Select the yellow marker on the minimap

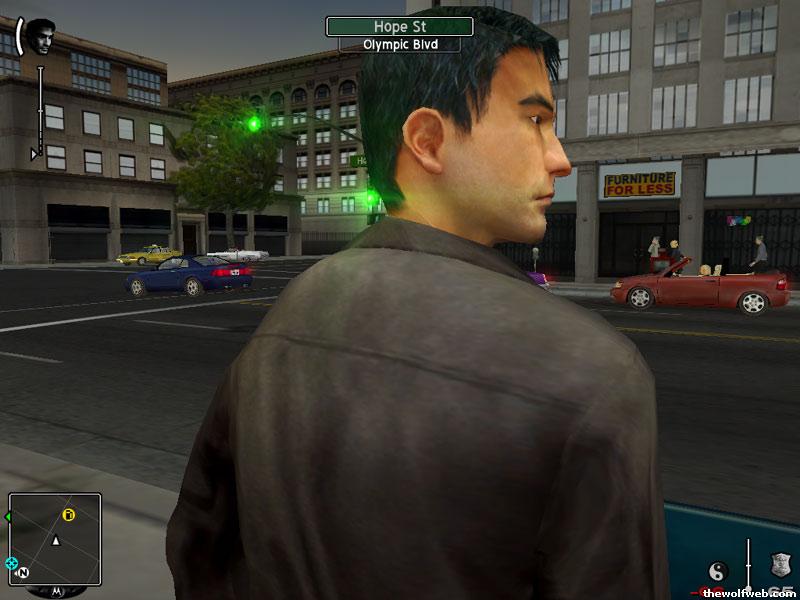coord(69,516)
